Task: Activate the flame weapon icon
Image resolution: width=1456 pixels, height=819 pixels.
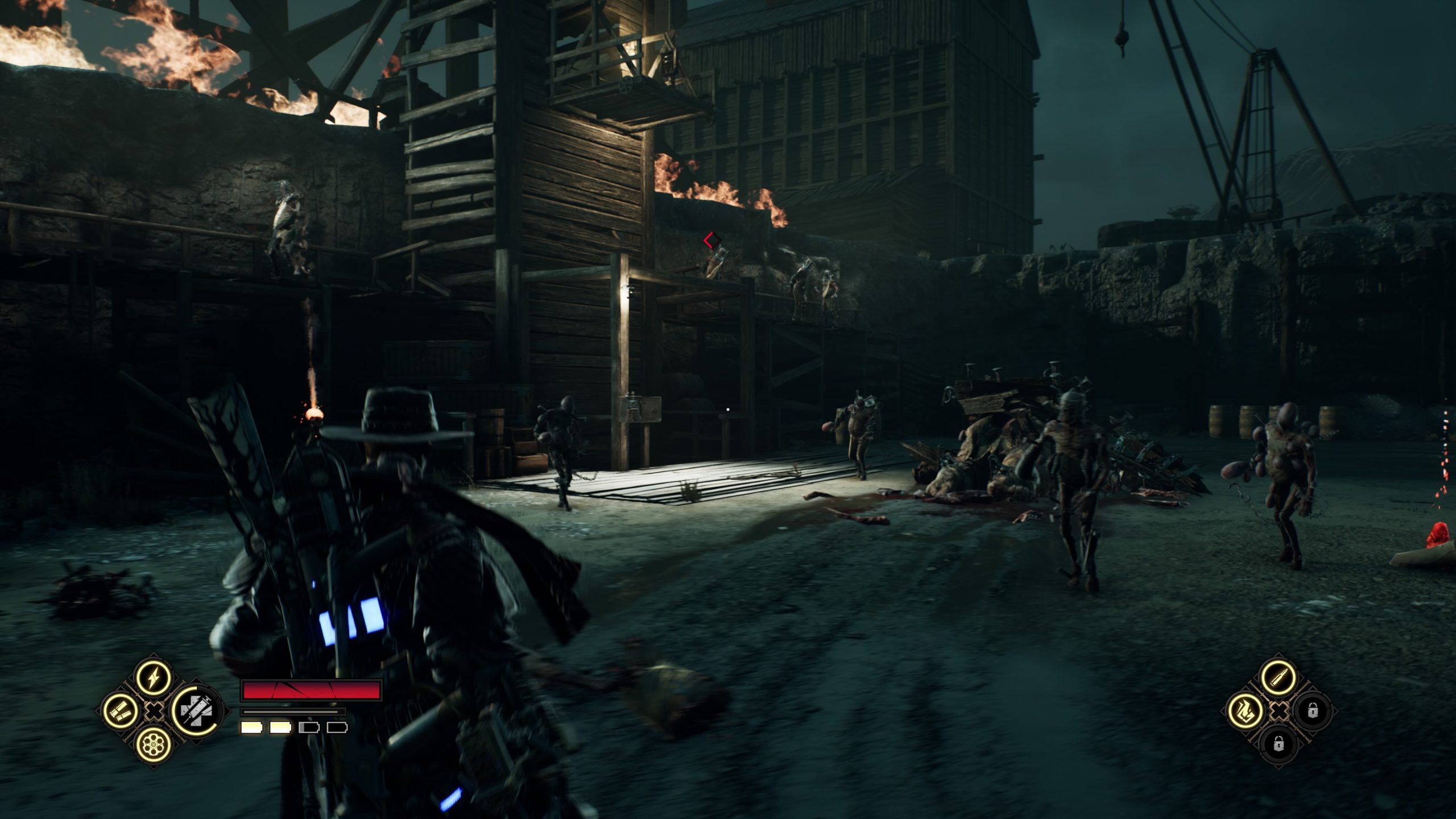Action: 1246,710
